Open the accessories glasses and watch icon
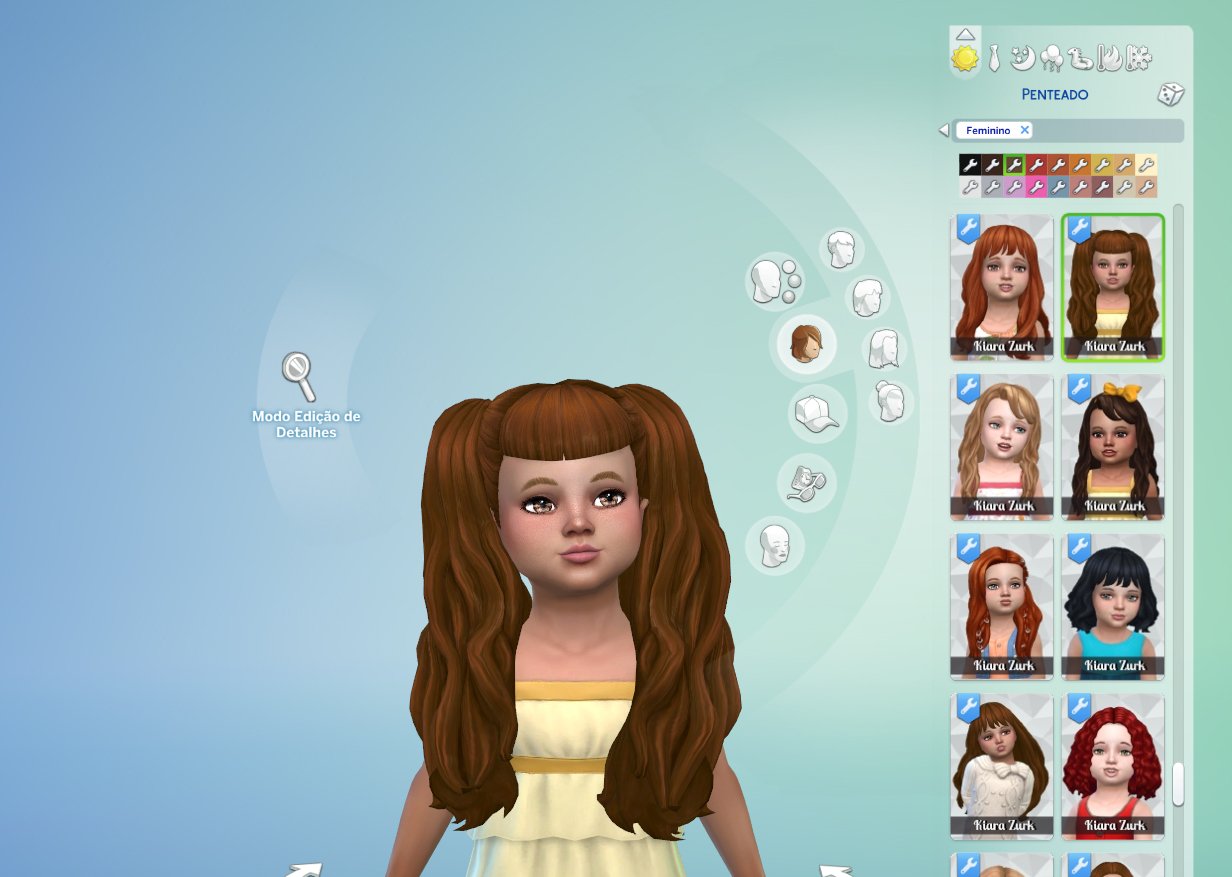 806,482
